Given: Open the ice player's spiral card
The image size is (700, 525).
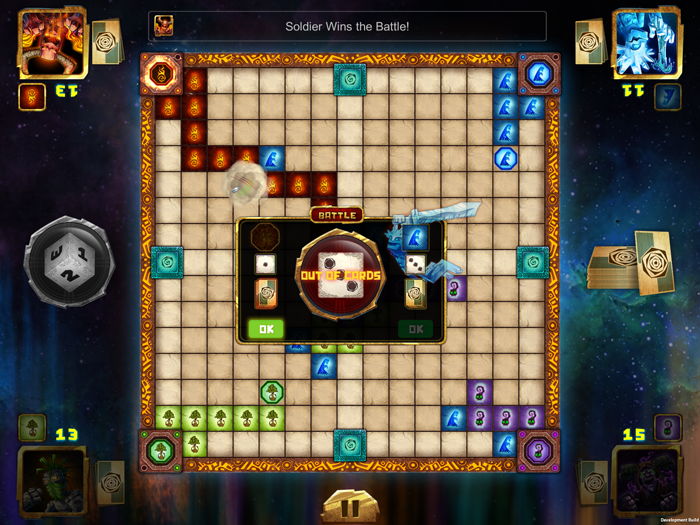Looking at the screenshot, I should pos(590,40).
